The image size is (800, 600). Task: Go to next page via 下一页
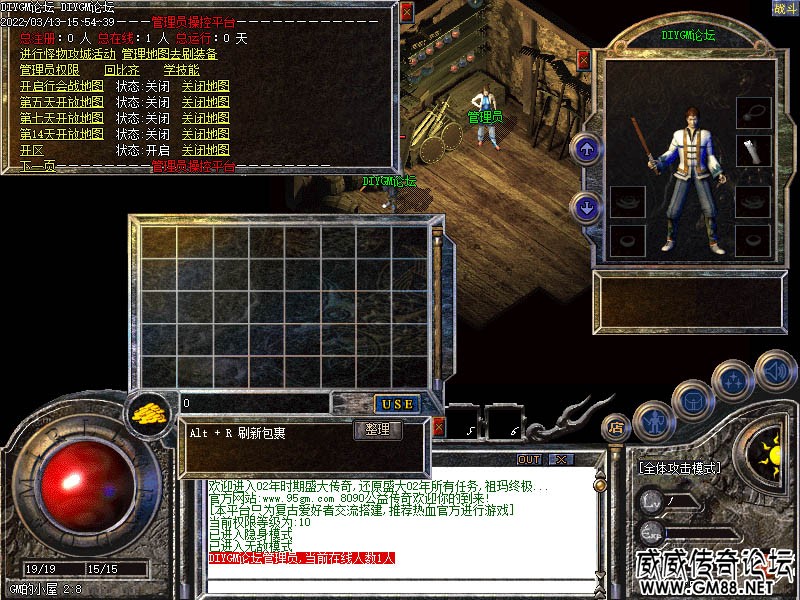(x=37, y=166)
